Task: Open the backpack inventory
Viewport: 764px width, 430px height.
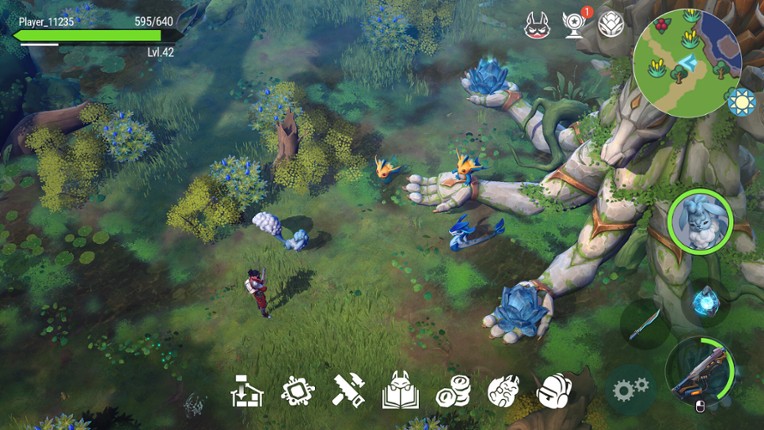Action: tap(554, 391)
